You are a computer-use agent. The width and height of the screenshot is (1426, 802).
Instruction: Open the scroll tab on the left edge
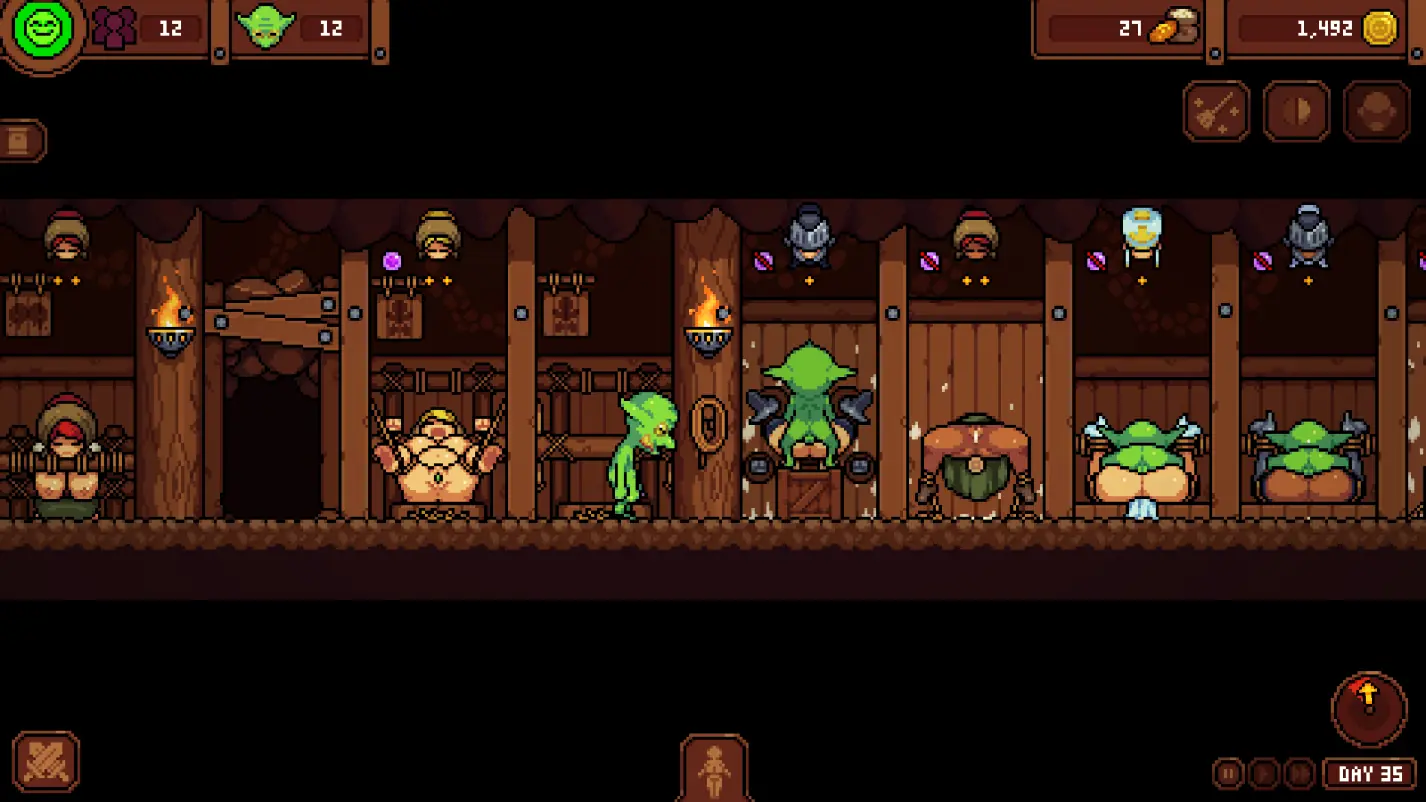21,141
